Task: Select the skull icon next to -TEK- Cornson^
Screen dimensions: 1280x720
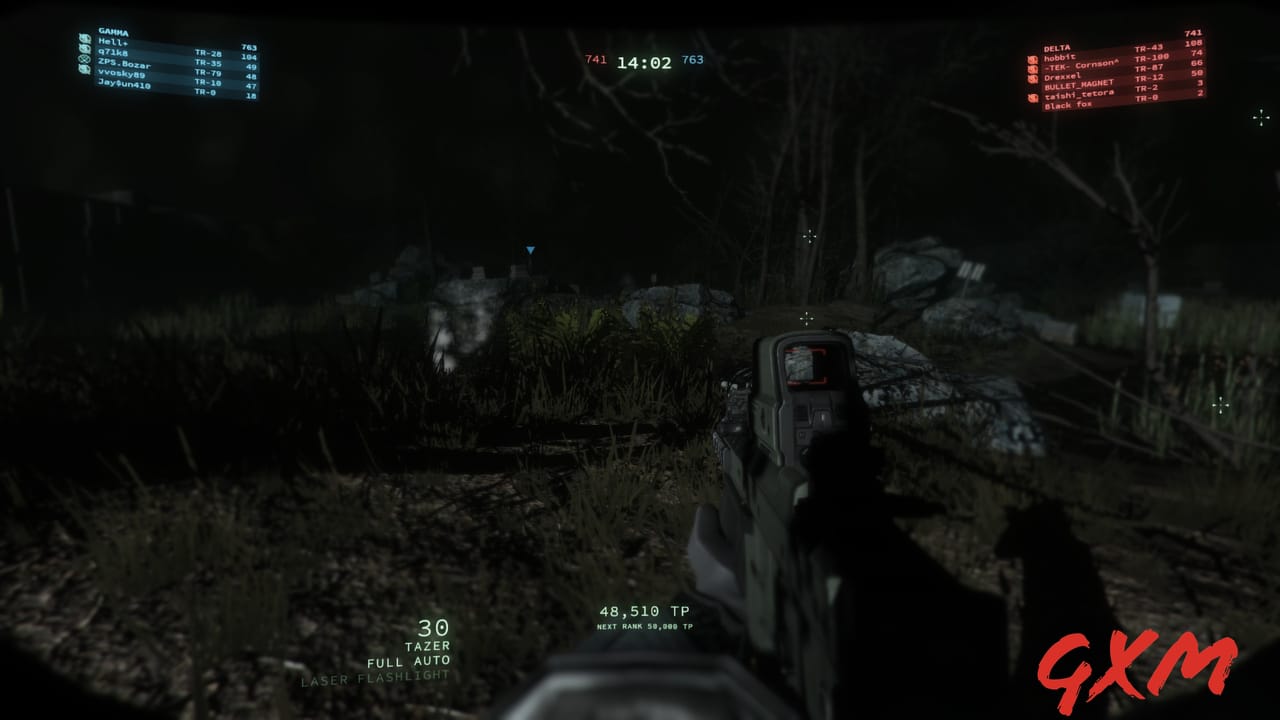Action: tap(1032, 69)
